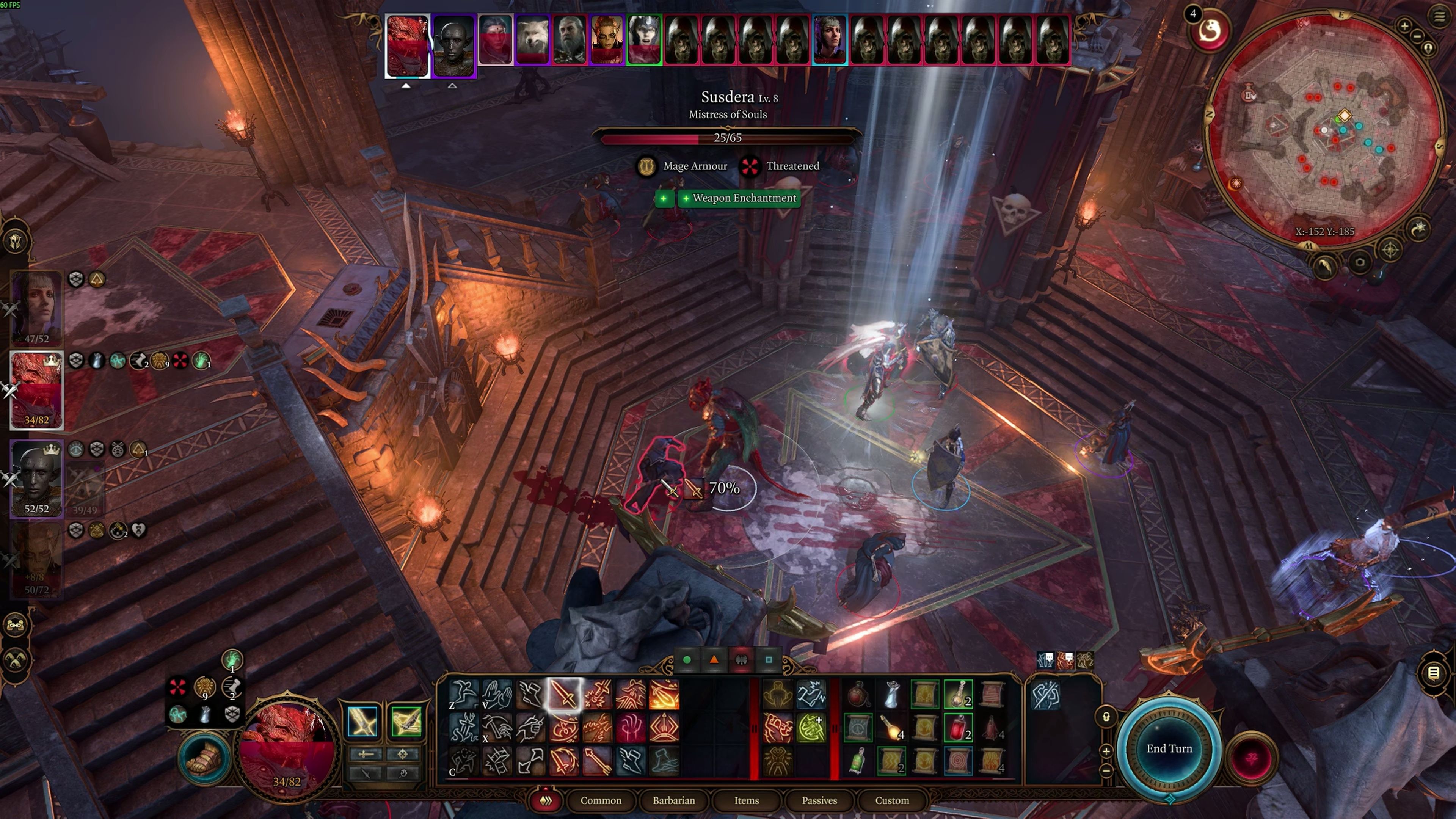This screenshot has width=1456, height=819.
Task: Switch to the Passives tab
Action: click(819, 800)
